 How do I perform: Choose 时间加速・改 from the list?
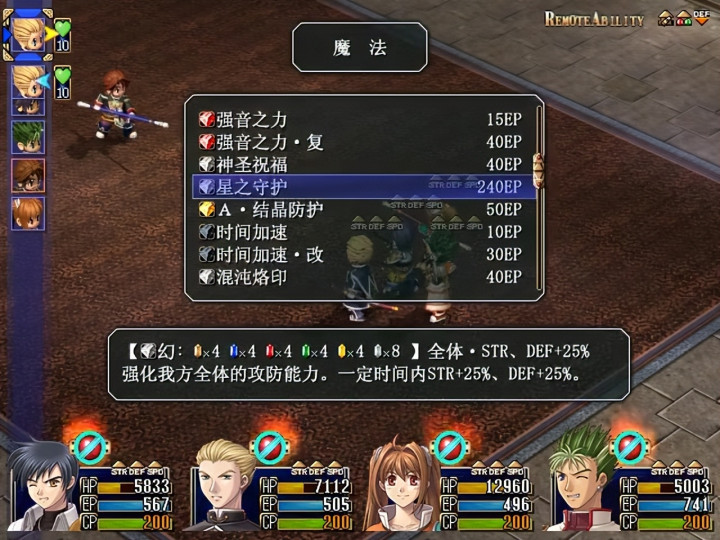click(360, 255)
